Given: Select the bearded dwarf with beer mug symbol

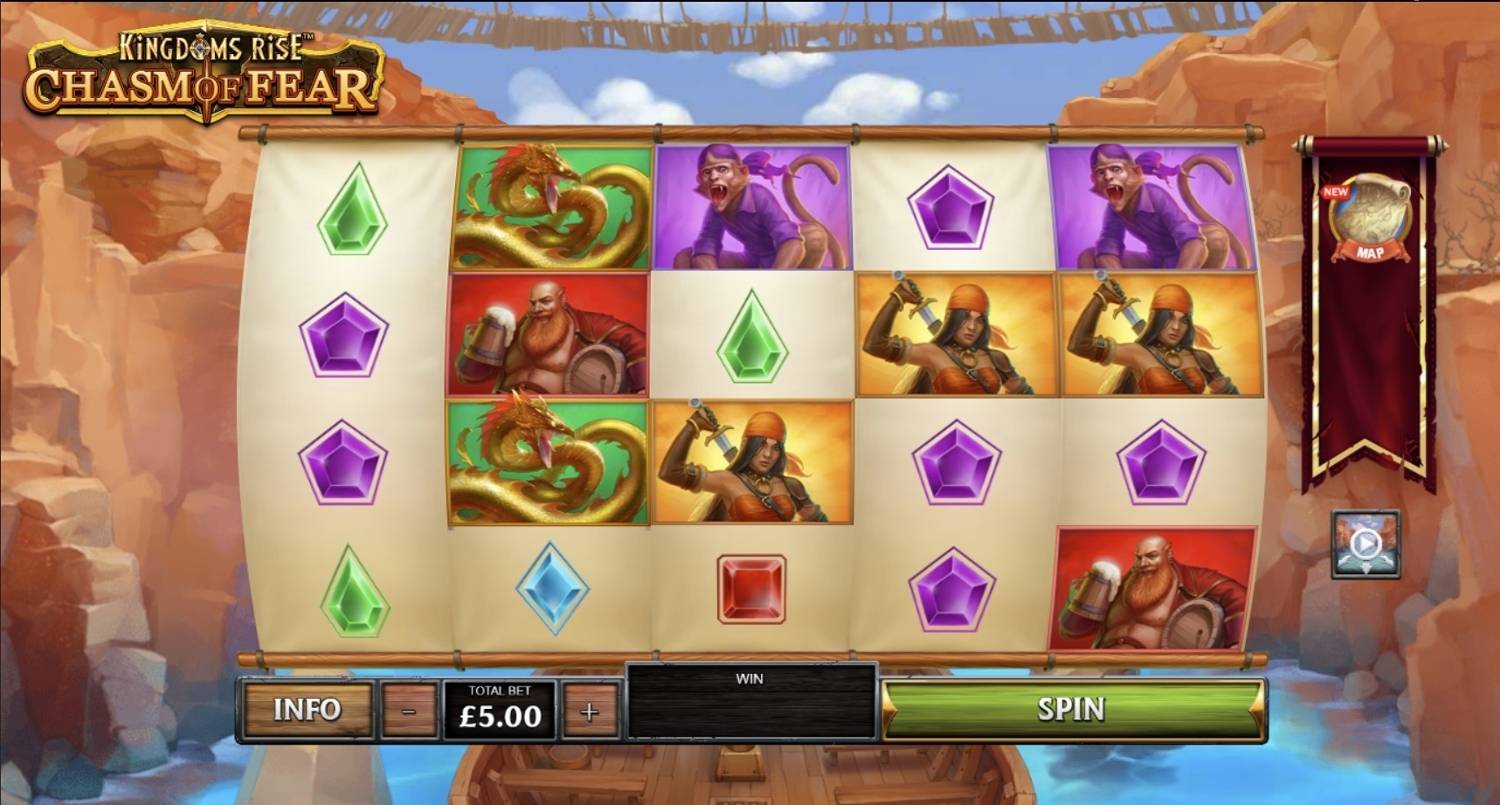Looking at the screenshot, I should 550,335.
